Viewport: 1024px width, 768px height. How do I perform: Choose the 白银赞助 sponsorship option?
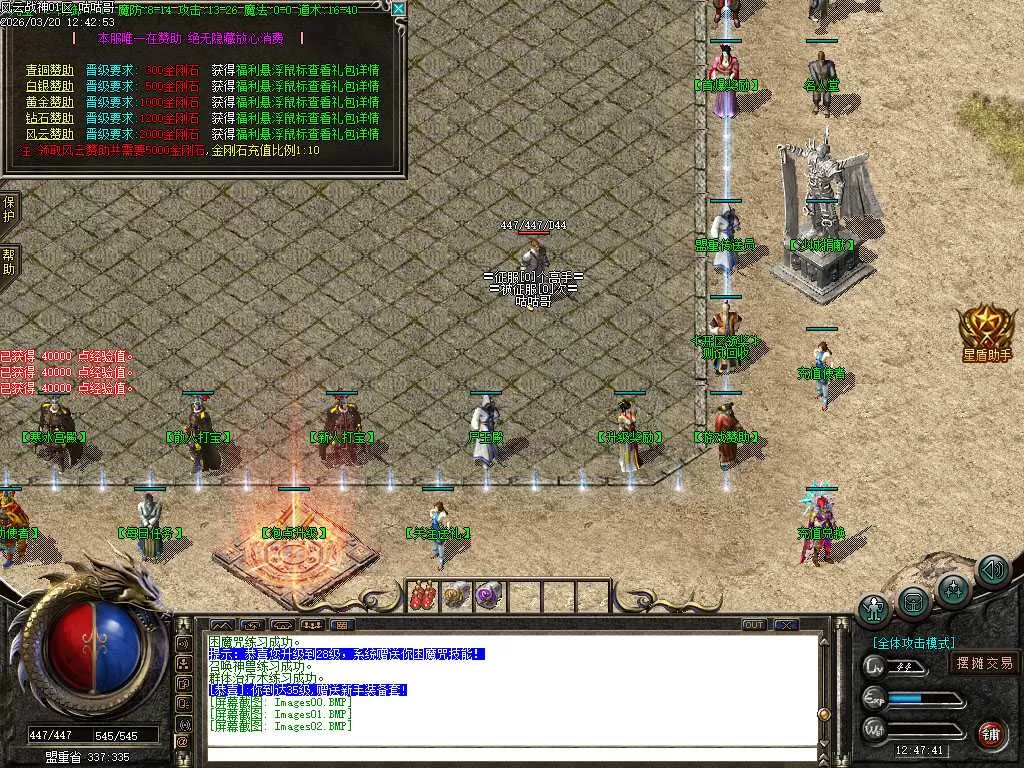49,87
